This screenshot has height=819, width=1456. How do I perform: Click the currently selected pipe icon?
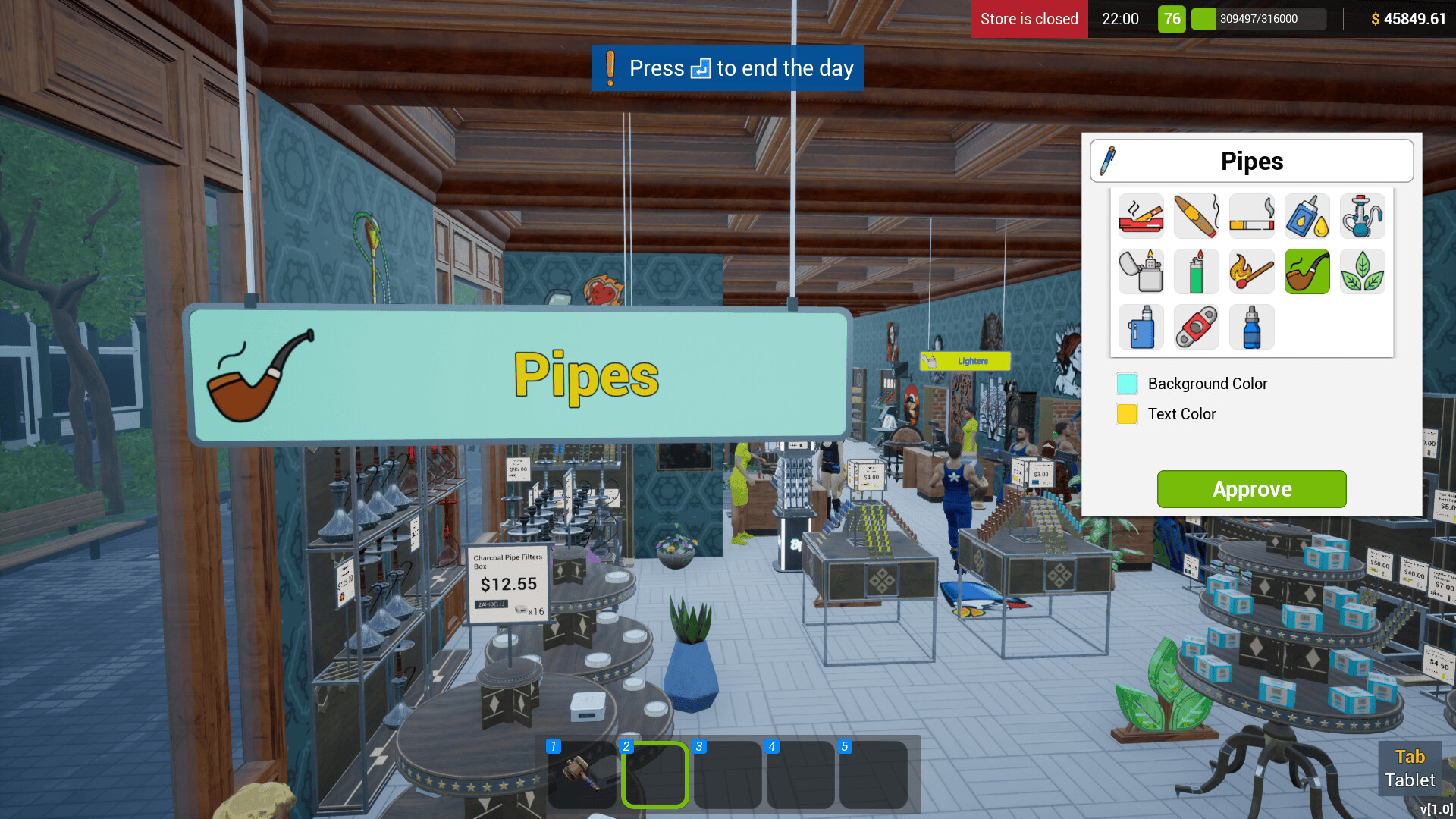(1307, 271)
